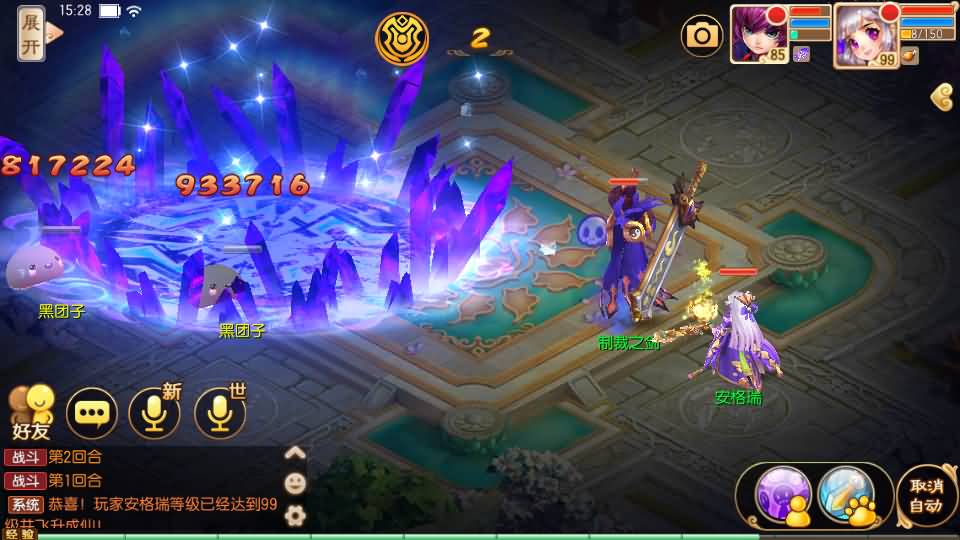Open the emoji smiley picker
This screenshot has width=960, height=540.
pyautogui.click(x=295, y=484)
